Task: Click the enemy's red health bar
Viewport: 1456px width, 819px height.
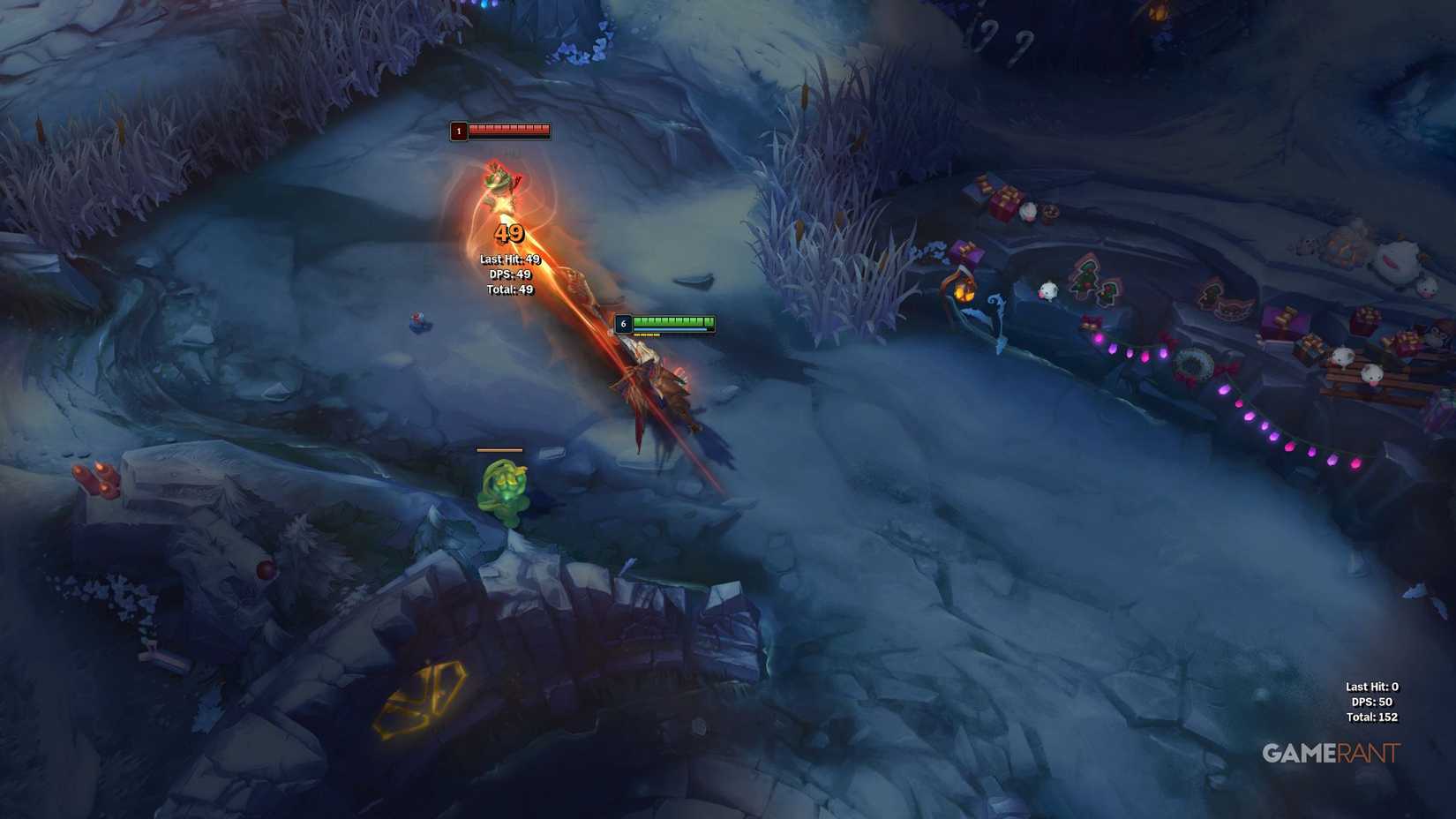Action: tap(508, 129)
